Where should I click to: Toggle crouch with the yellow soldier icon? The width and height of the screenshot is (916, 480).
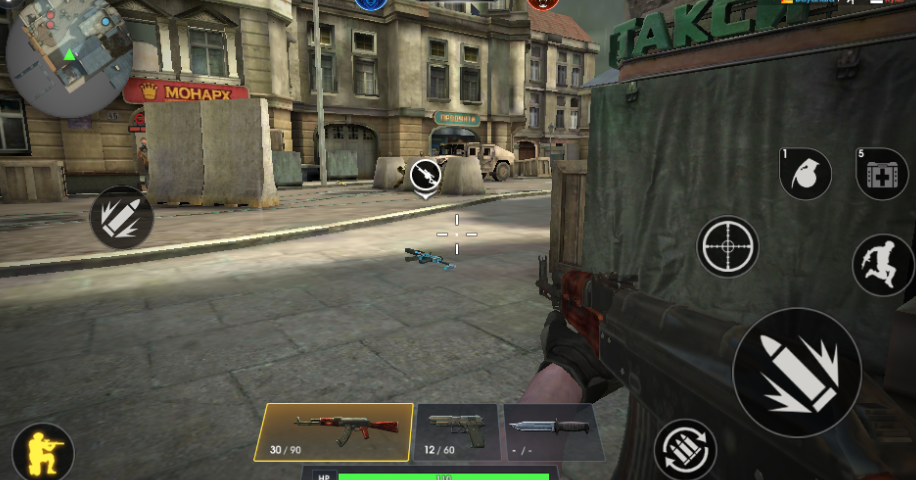coord(42,452)
